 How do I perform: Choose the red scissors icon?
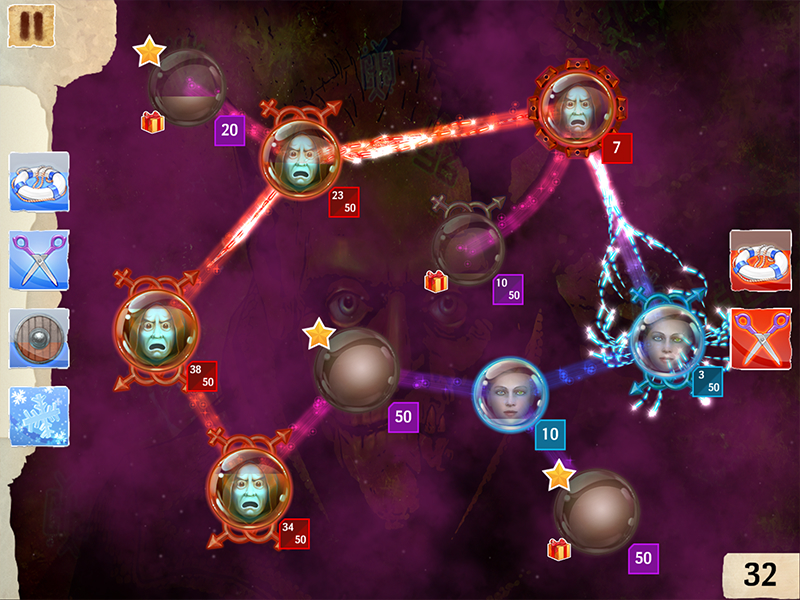tap(760, 339)
